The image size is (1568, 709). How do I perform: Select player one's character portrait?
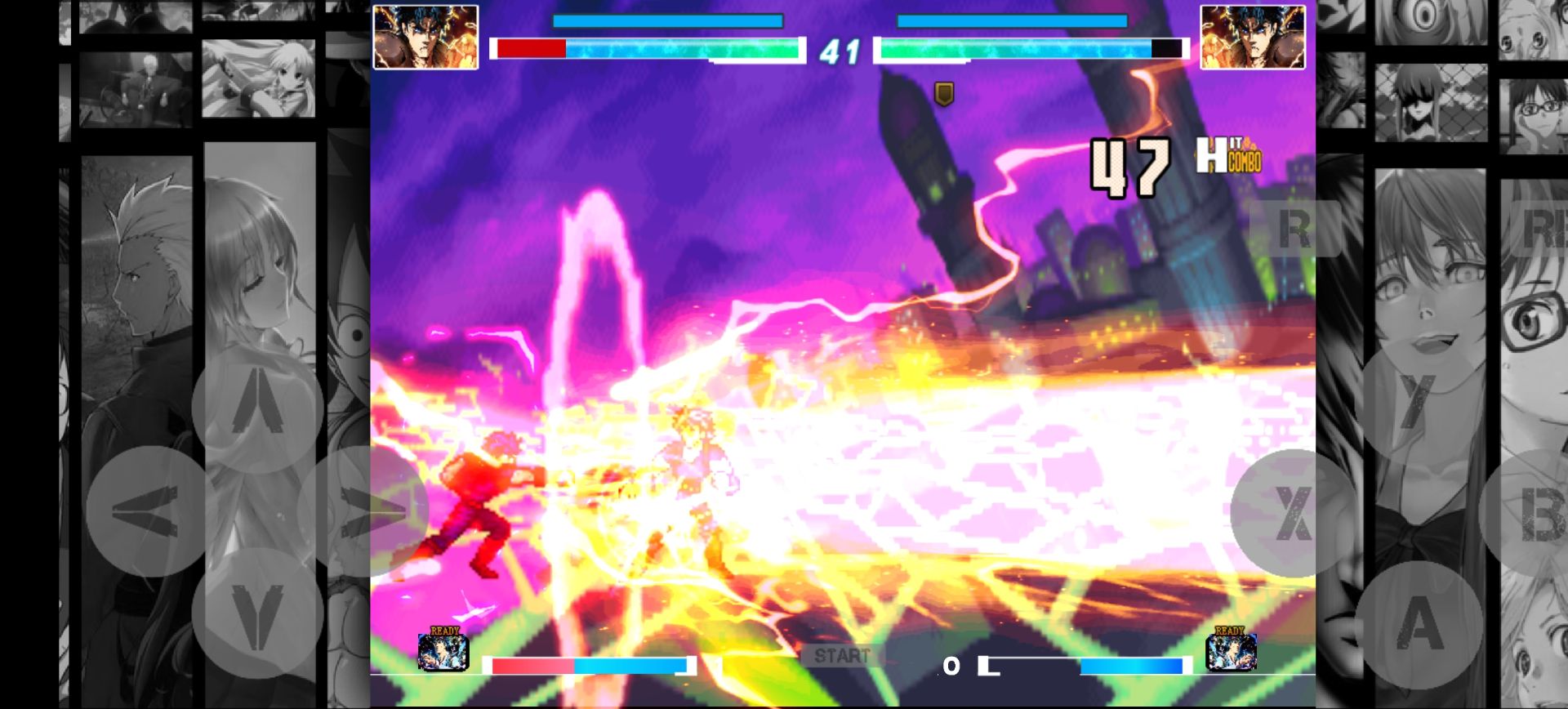click(425, 36)
